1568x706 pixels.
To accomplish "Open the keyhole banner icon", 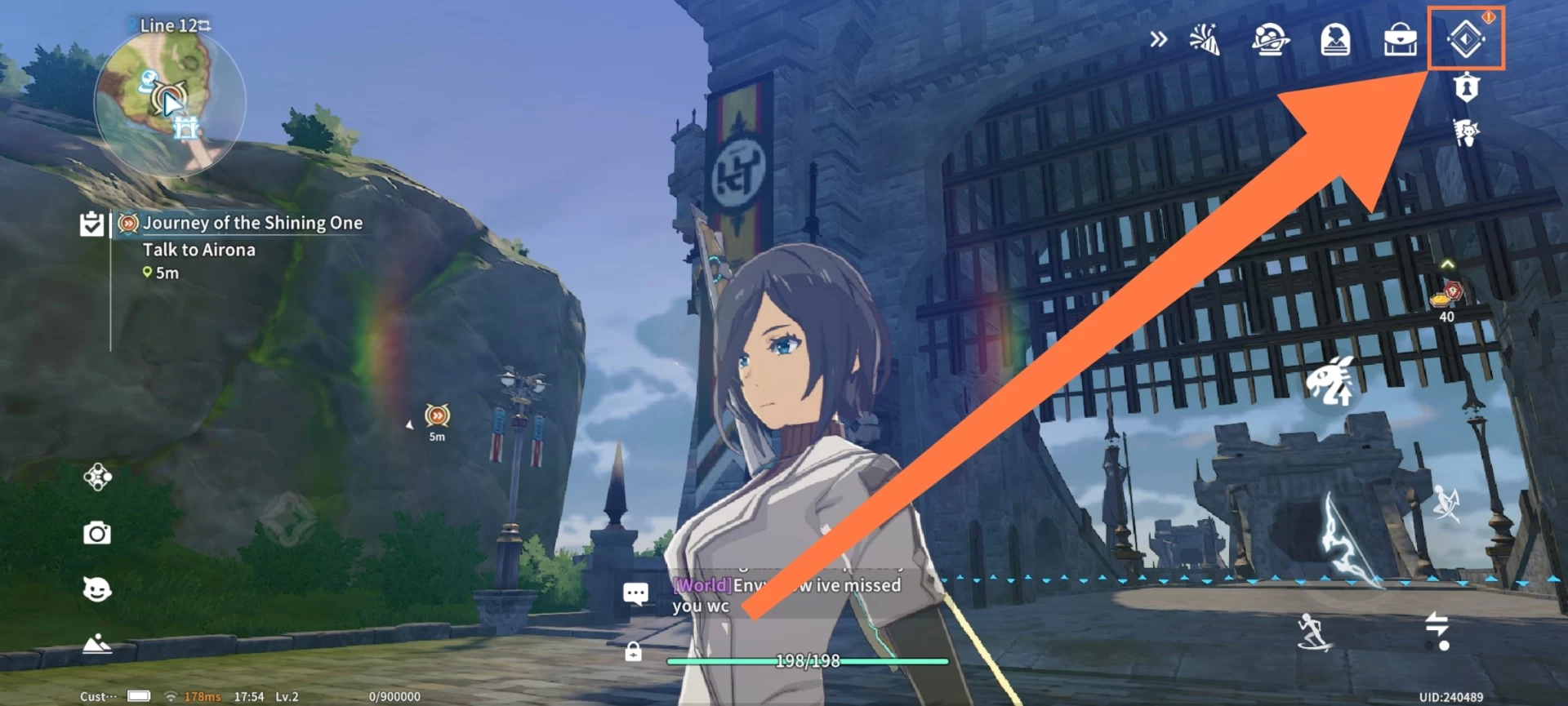I will coord(1467,87).
